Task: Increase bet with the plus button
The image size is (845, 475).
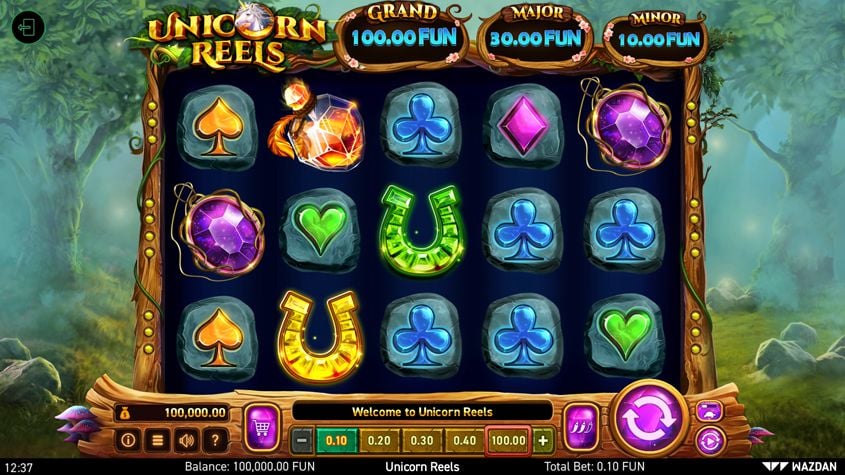Action: click(x=543, y=440)
